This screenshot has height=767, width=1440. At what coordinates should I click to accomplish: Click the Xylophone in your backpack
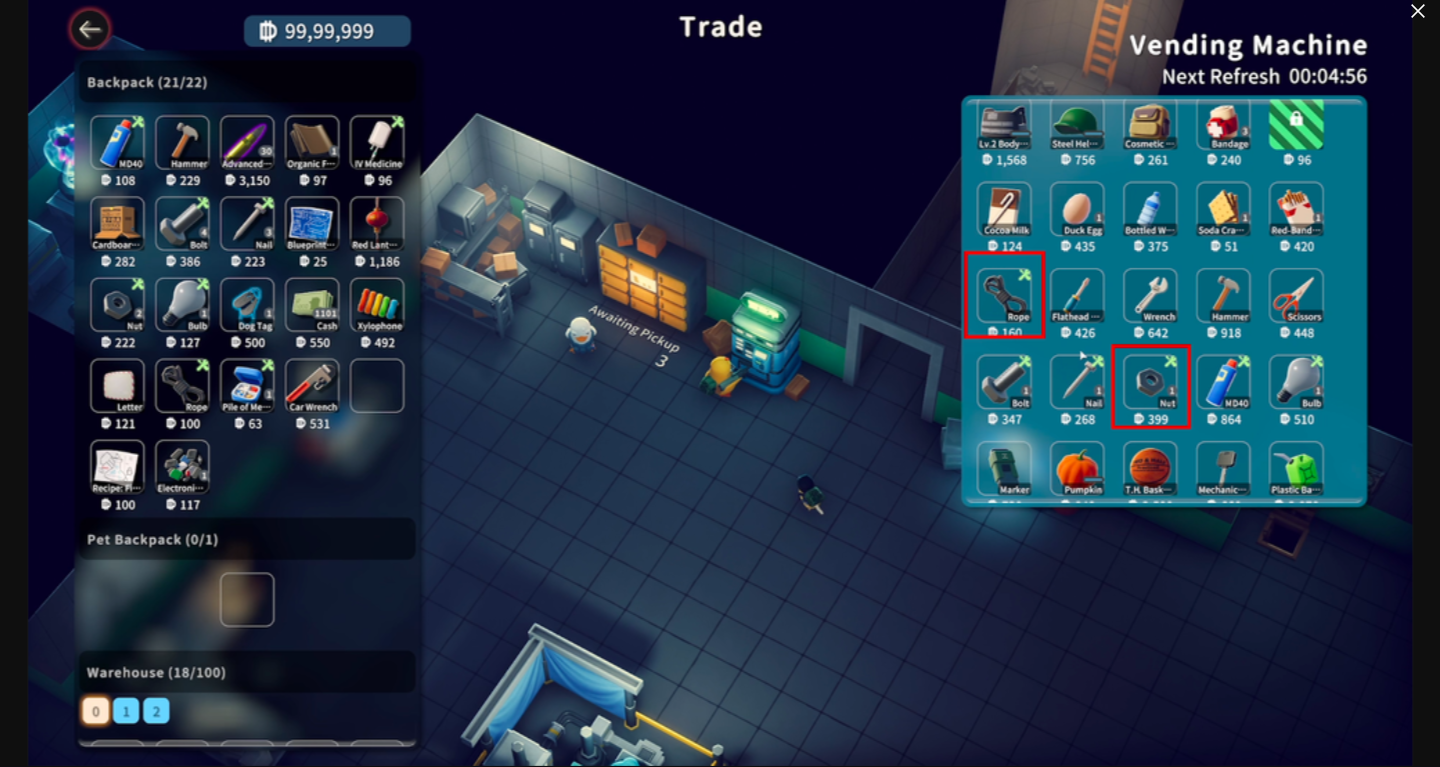pyautogui.click(x=376, y=303)
